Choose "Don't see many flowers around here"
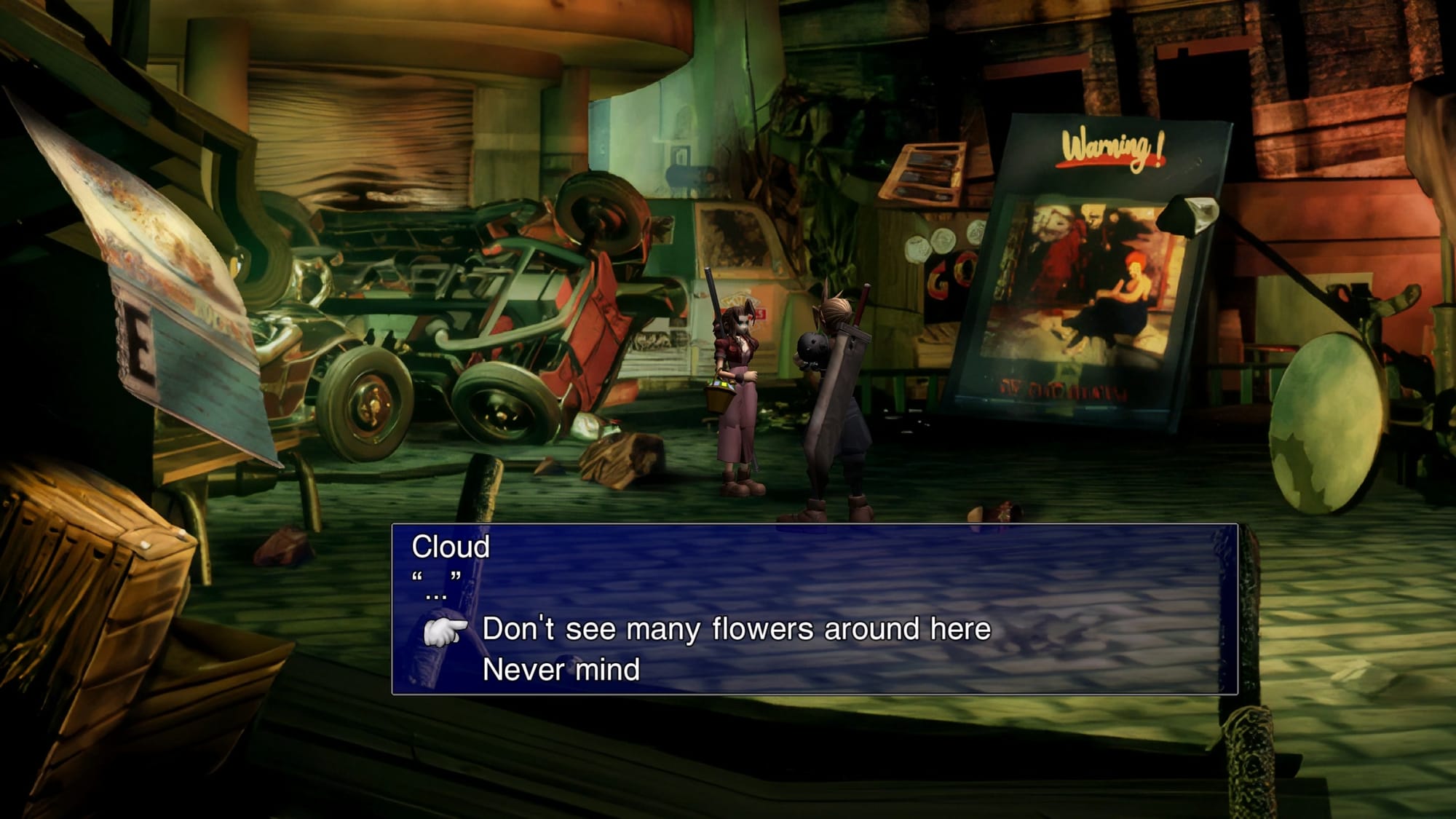This screenshot has height=819, width=1456. tap(736, 629)
